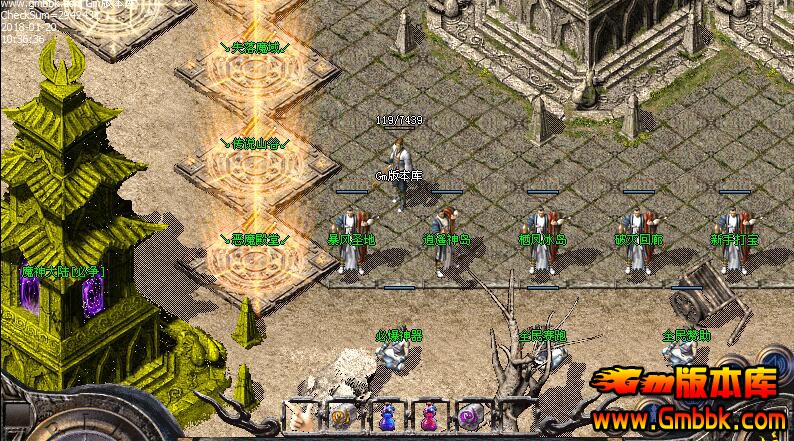Select the pointing hand hotbar slot
Screen dimensions: 794x441
pos(299,417)
